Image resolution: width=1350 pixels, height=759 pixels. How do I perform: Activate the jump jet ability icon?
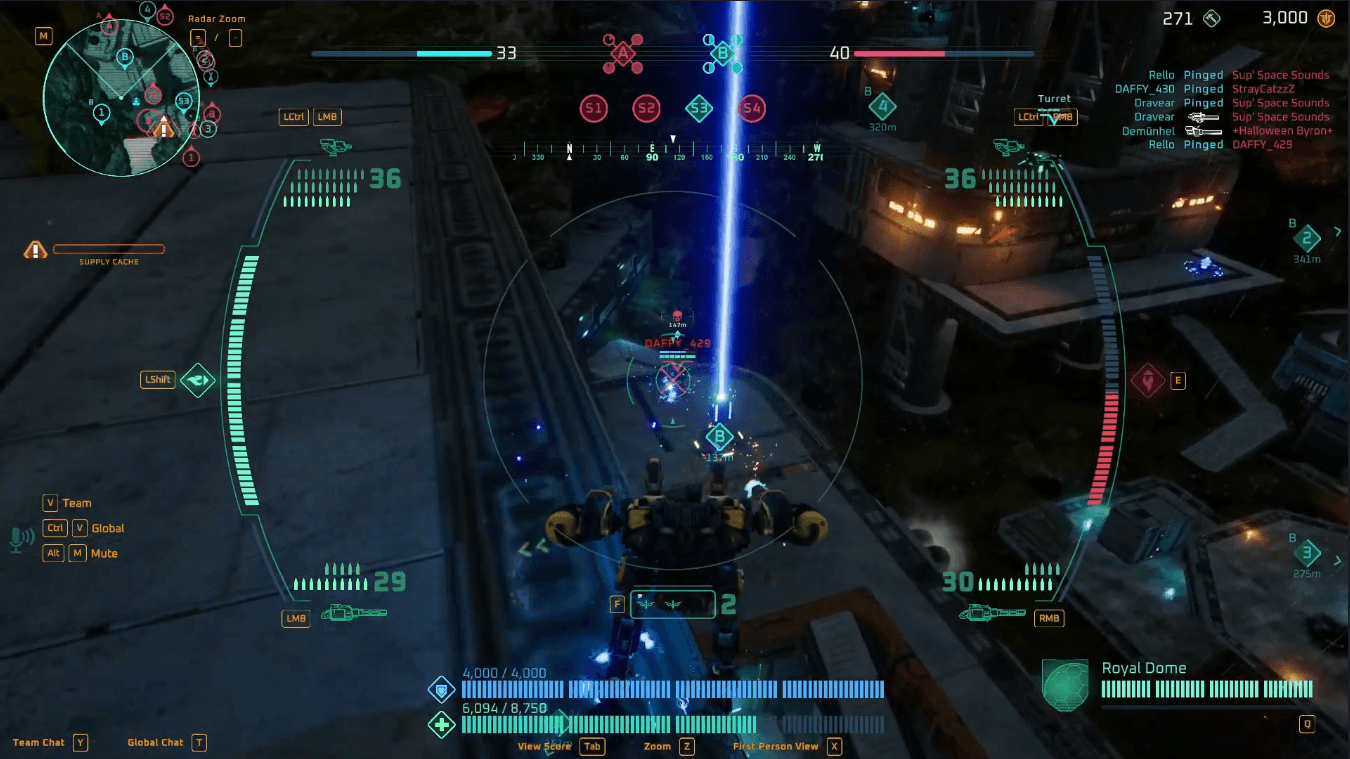coord(198,380)
